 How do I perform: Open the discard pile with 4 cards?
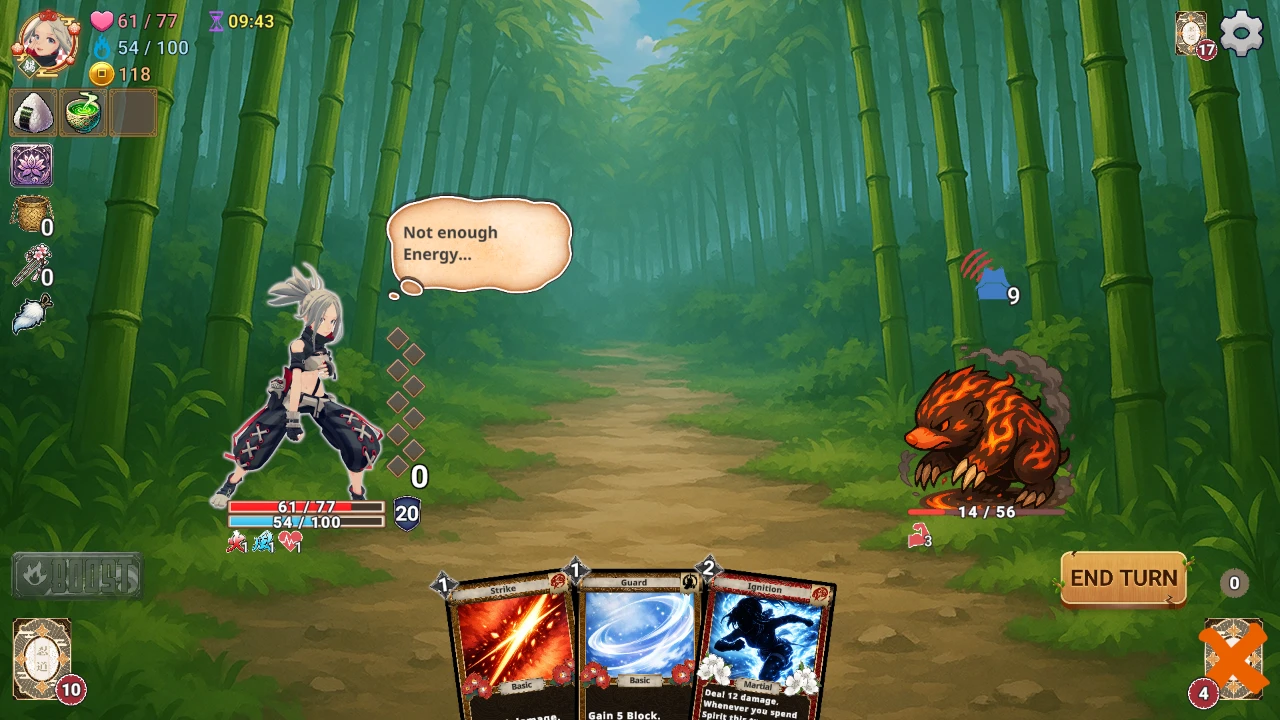coord(1232,658)
